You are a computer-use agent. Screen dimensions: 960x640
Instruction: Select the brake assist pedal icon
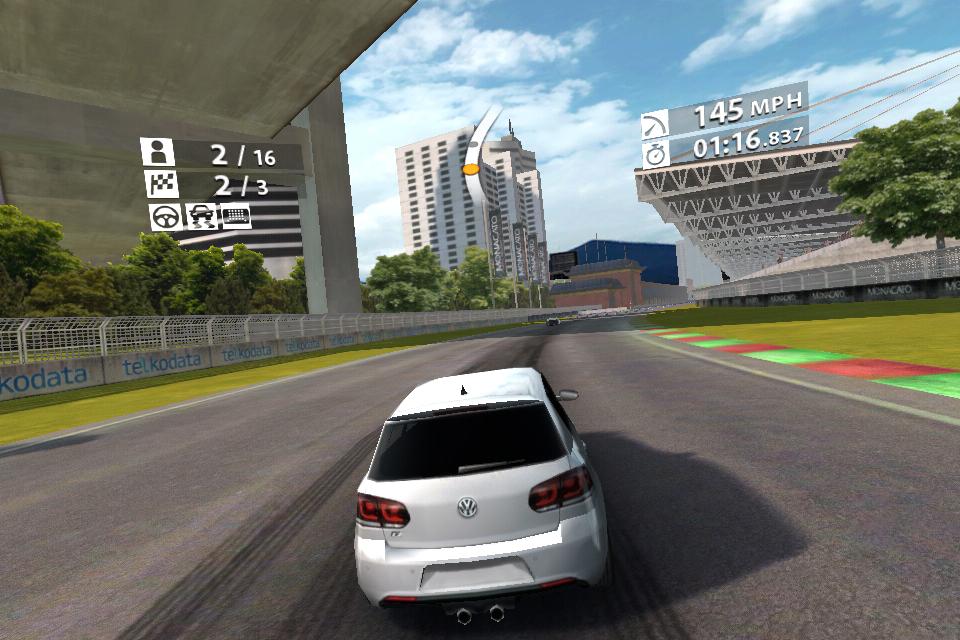click(236, 216)
